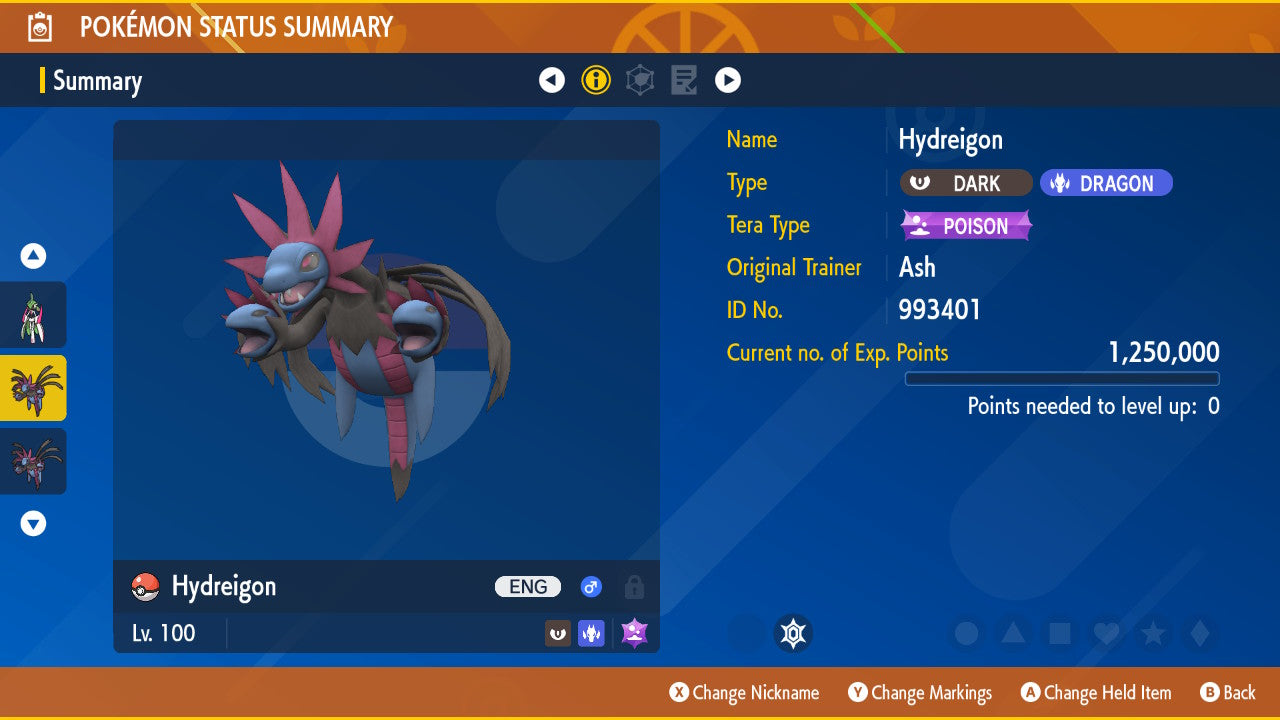The image size is (1280, 720).
Task: Open the stats hexagon page icon
Action: coord(639,79)
